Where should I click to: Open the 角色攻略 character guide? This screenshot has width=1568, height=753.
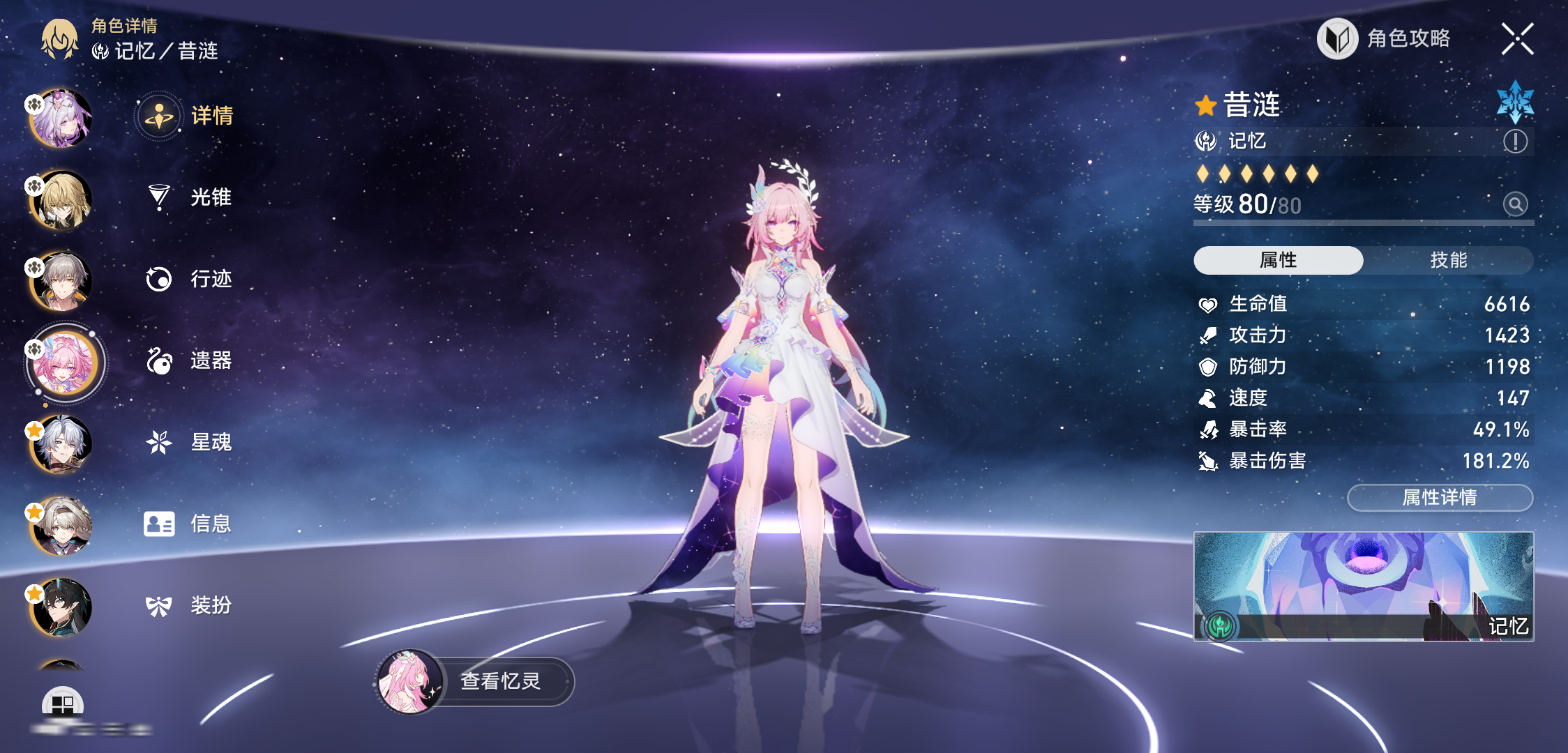[x=1385, y=38]
